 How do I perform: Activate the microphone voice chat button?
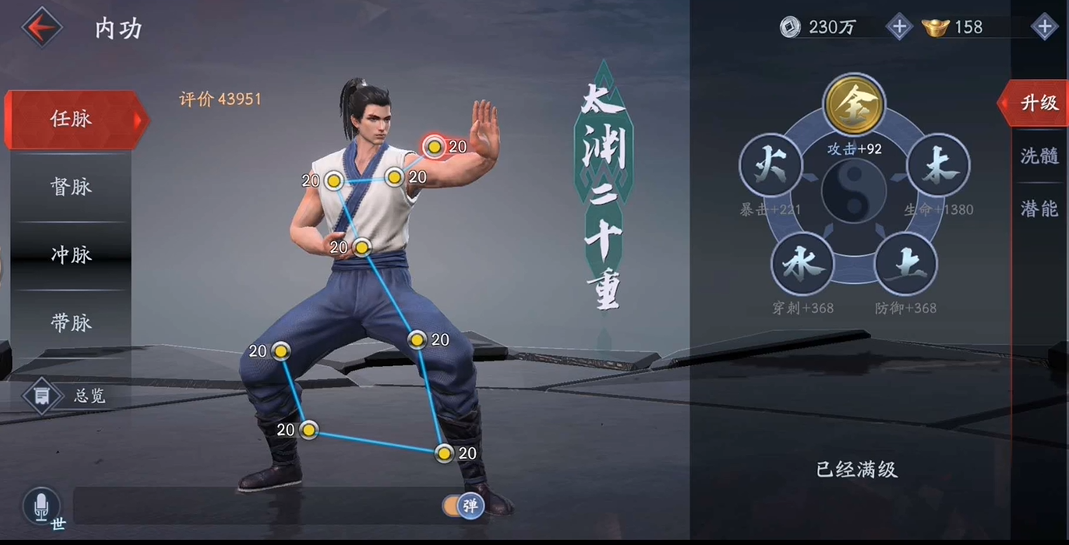pos(41,507)
